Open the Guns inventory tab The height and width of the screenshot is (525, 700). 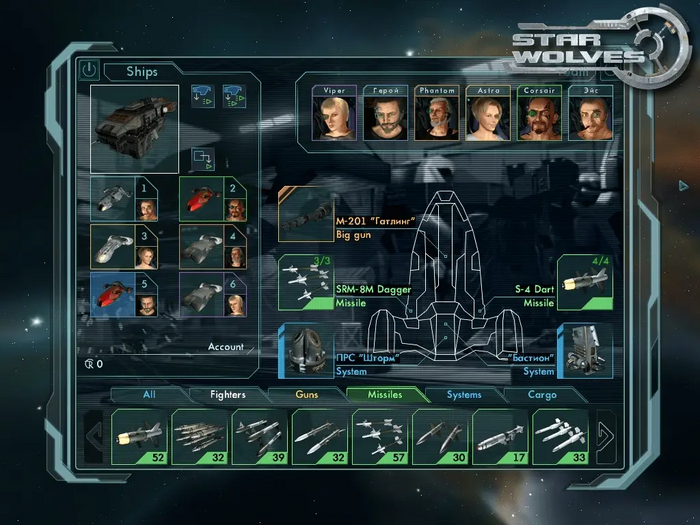[x=306, y=395]
